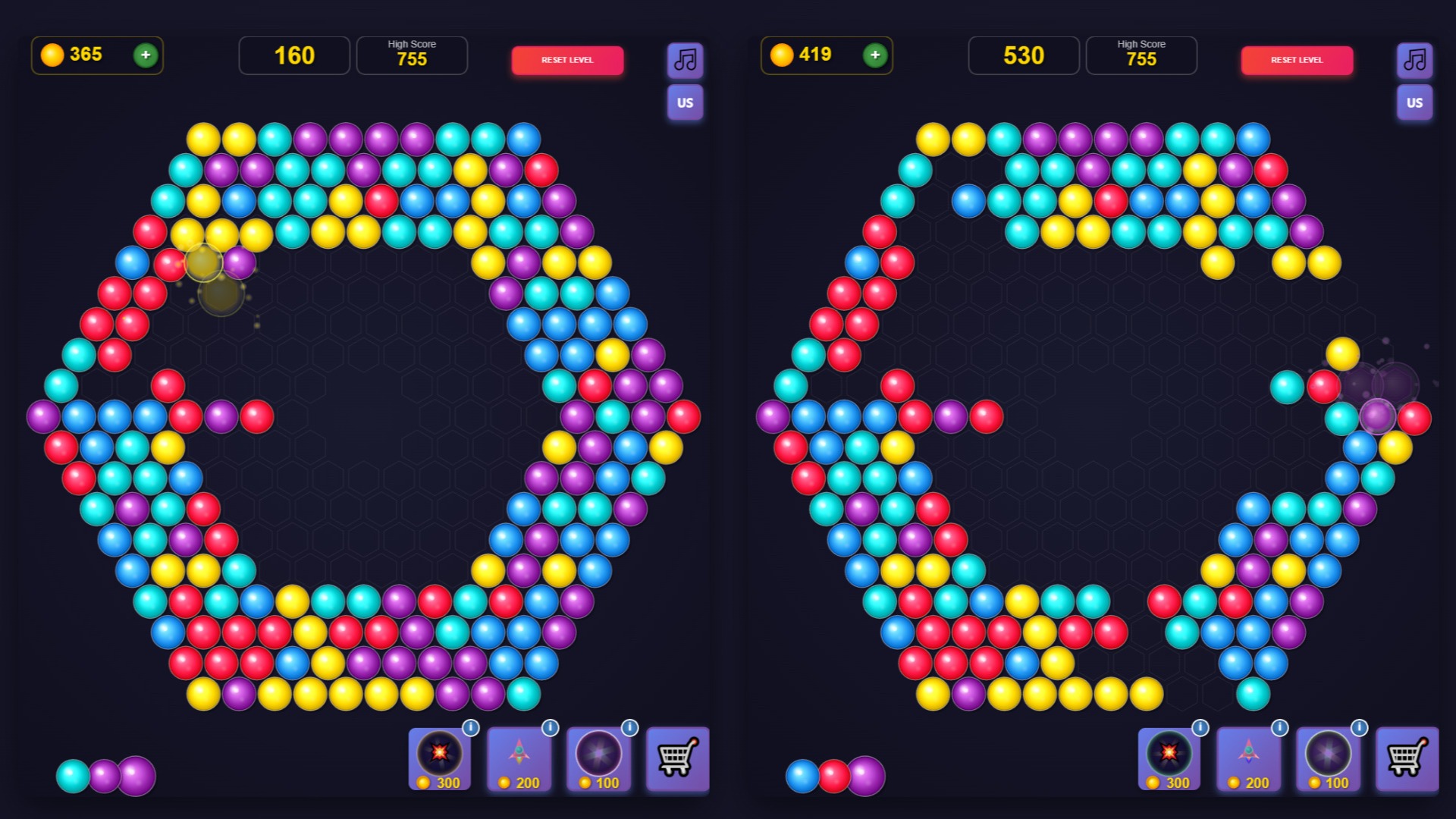Use the magic sphere power-up costing 100

coord(599,758)
